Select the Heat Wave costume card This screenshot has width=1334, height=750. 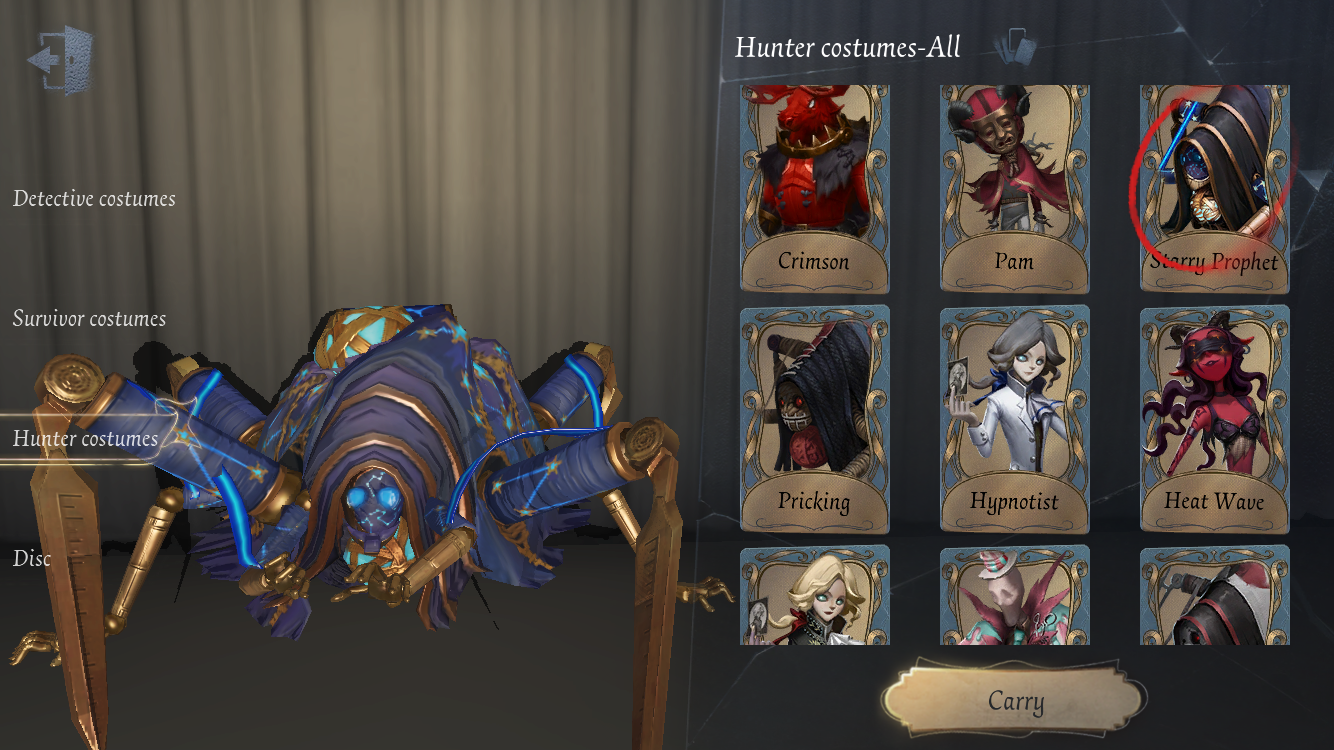[1214, 419]
